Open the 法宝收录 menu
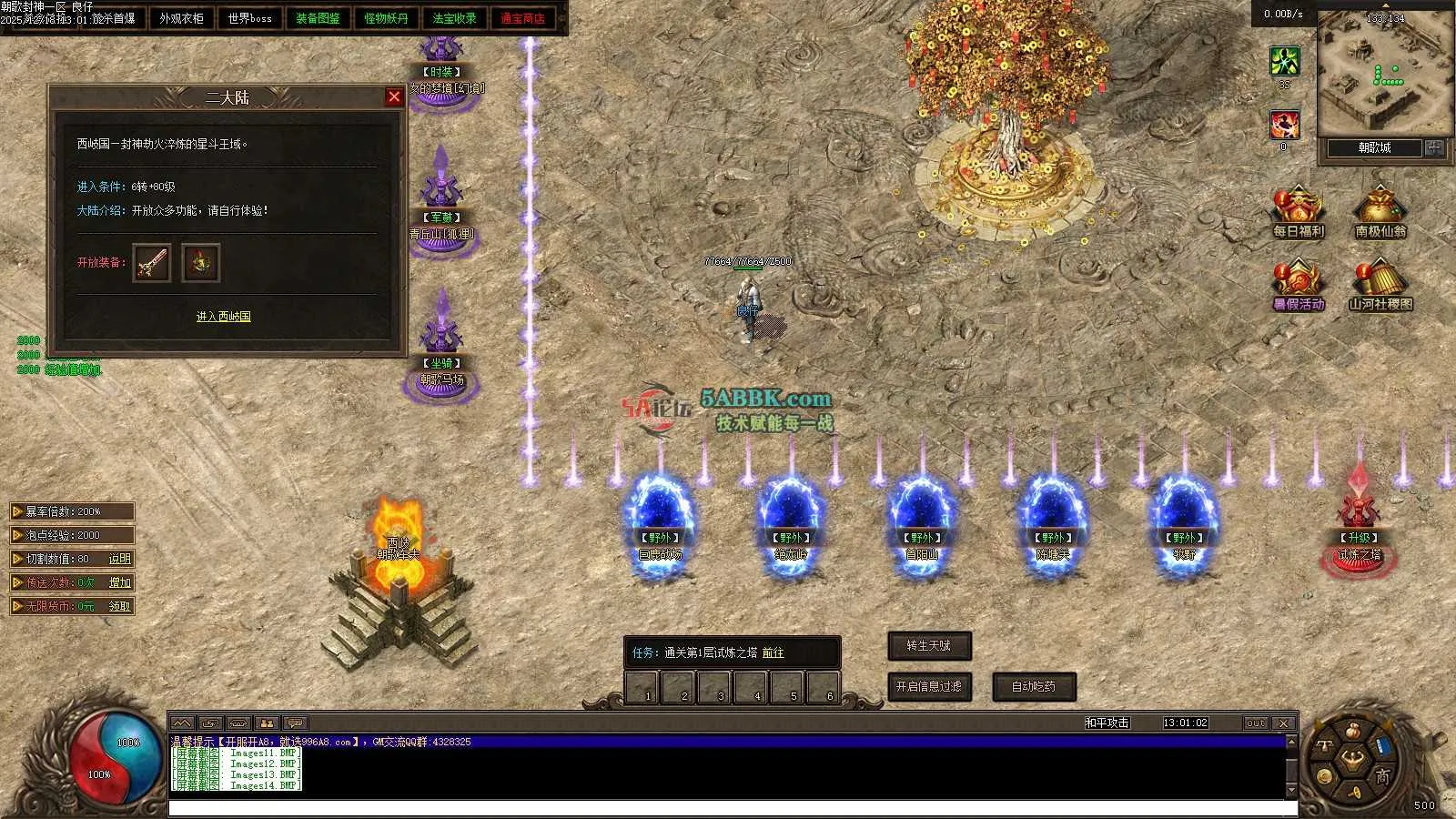The image size is (1456, 819). pos(454,18)
